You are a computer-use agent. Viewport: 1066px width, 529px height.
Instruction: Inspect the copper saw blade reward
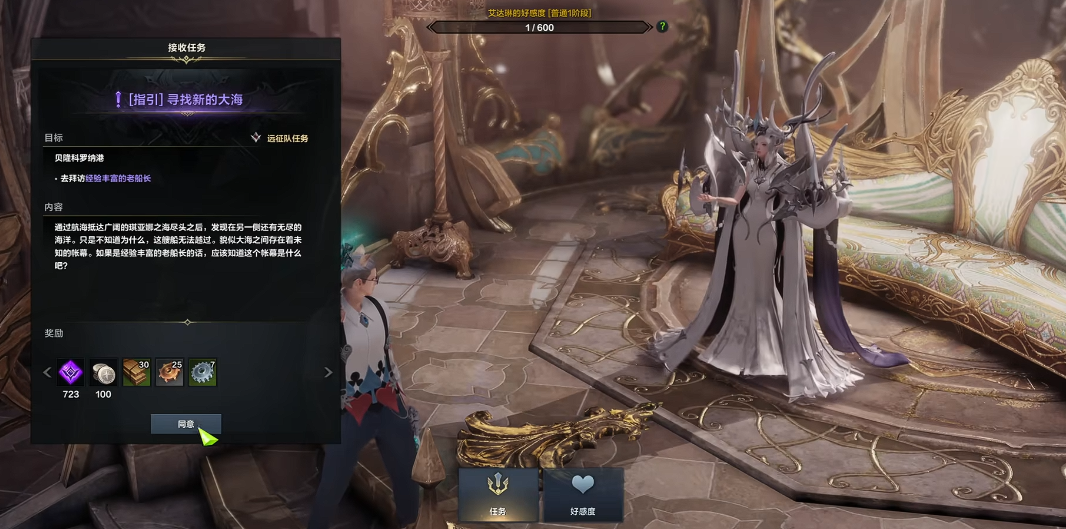[x=170, y=373]
